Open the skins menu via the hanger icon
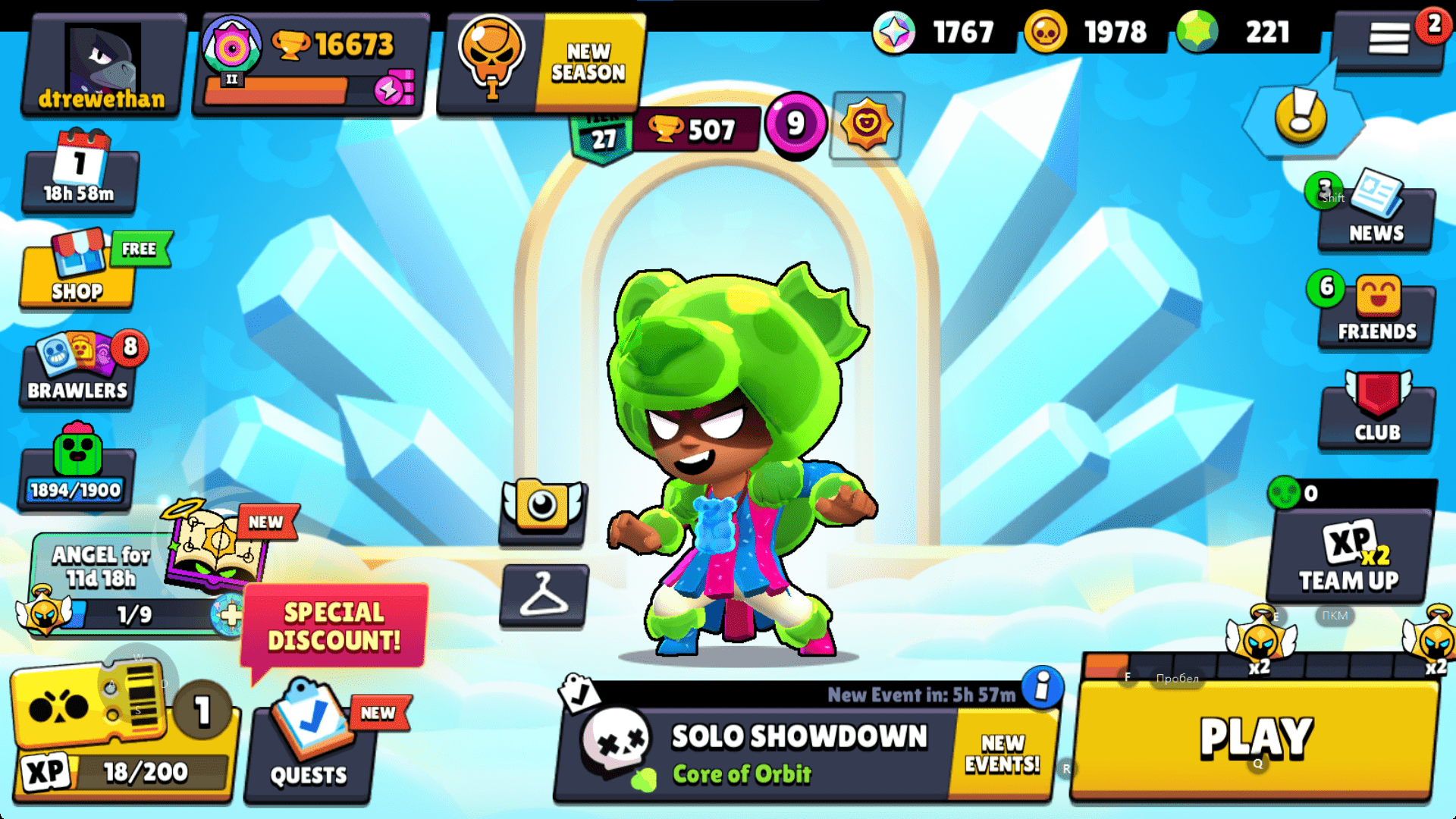The height and width of the screenshot is (819, 1456). pyautogui.click(x=543, y=595)
